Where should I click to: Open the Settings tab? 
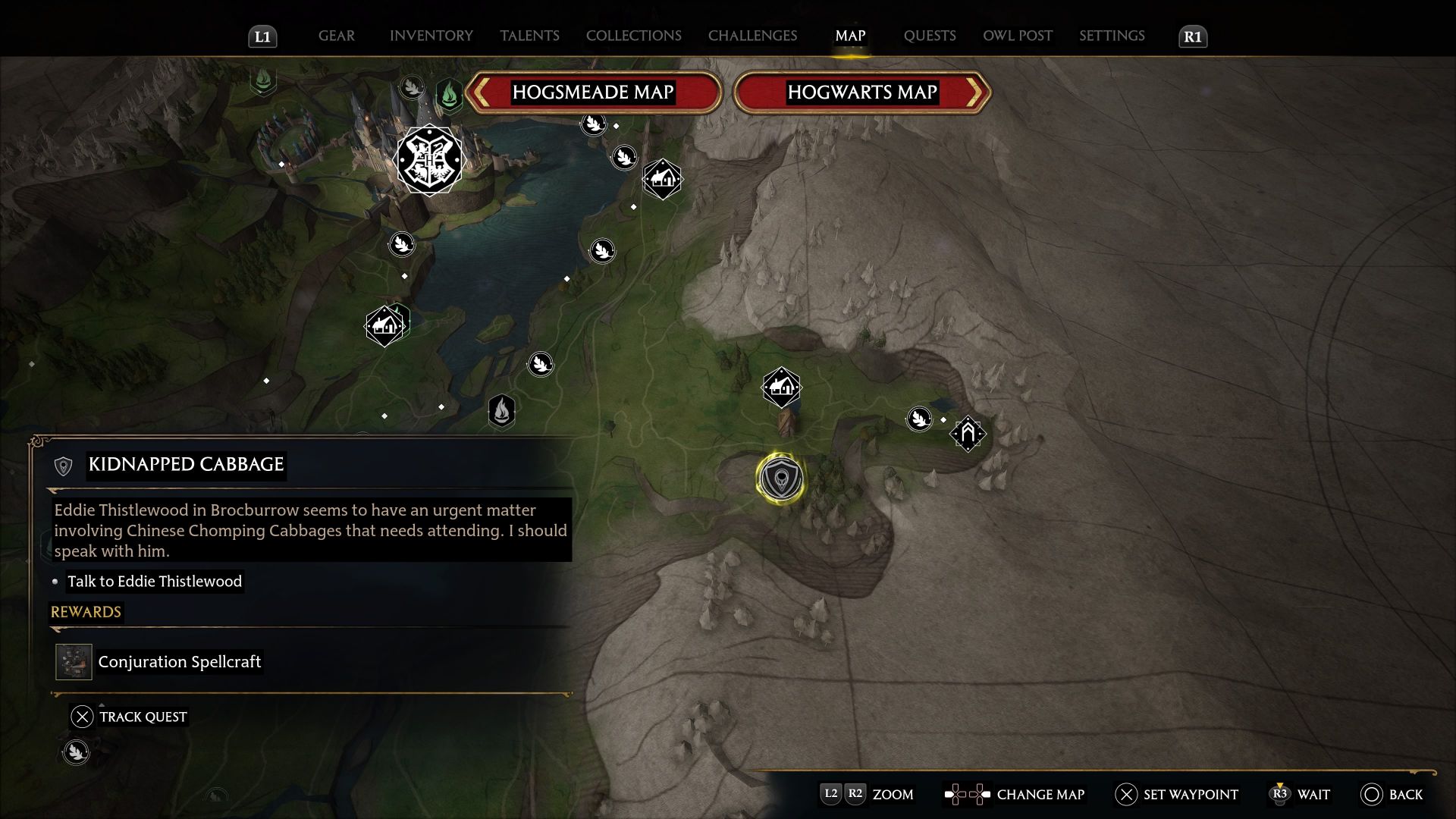(x=1112, y=36)
